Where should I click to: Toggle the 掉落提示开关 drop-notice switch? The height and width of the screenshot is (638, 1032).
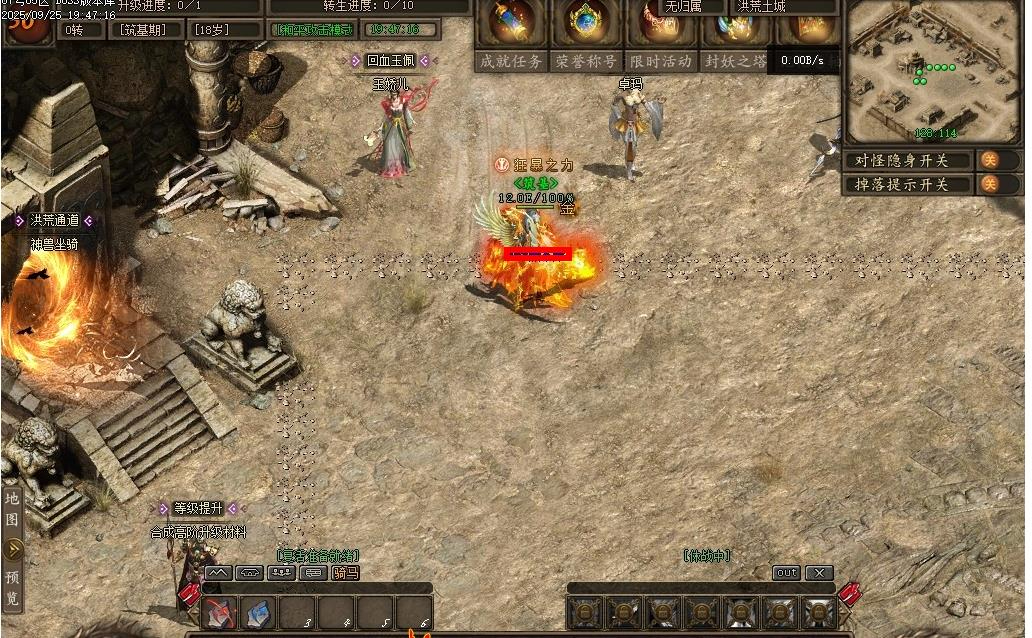(x=989, y=184)
